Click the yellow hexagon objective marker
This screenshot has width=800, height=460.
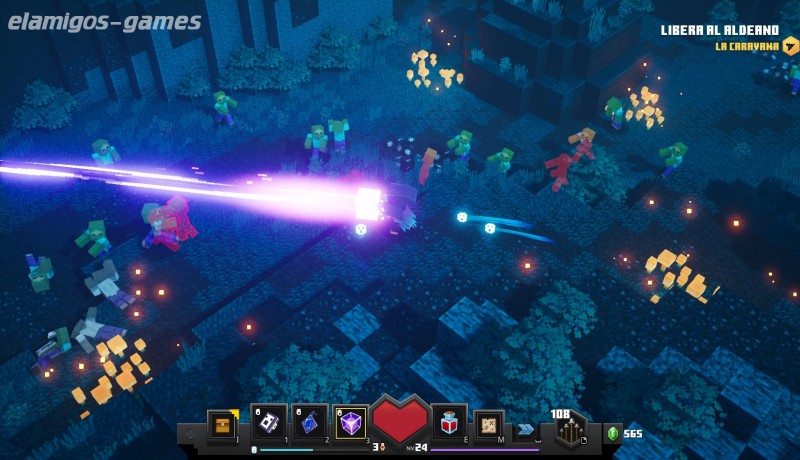[x=789, y=46]
